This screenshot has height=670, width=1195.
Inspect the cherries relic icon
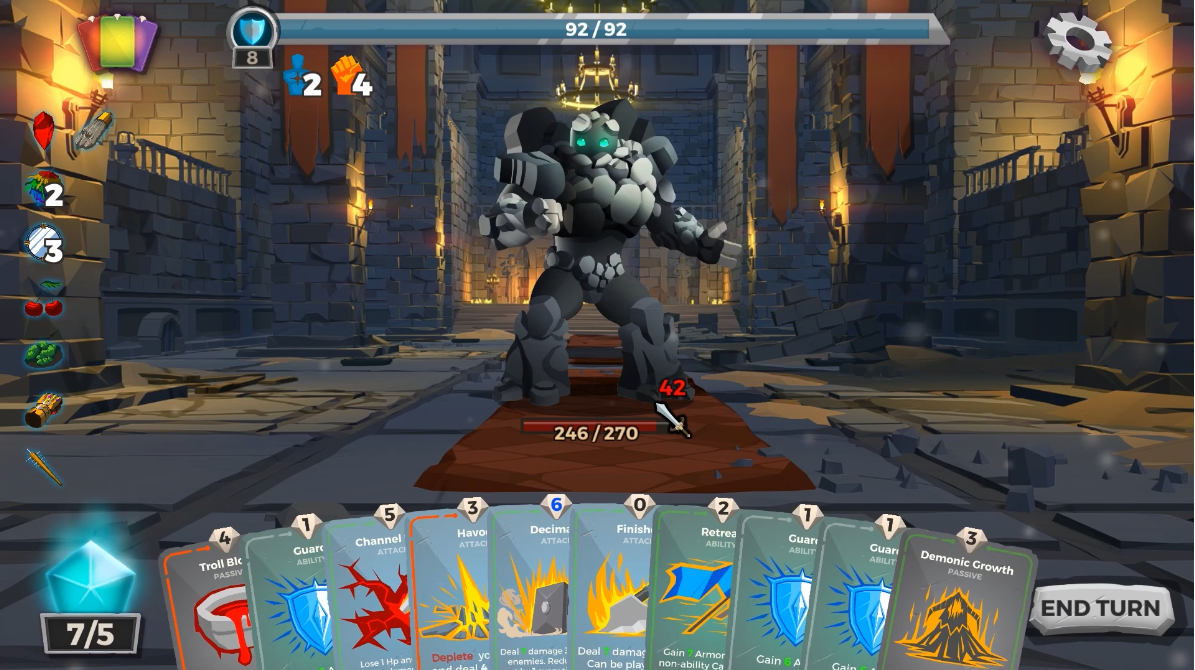tap(43, 298)
